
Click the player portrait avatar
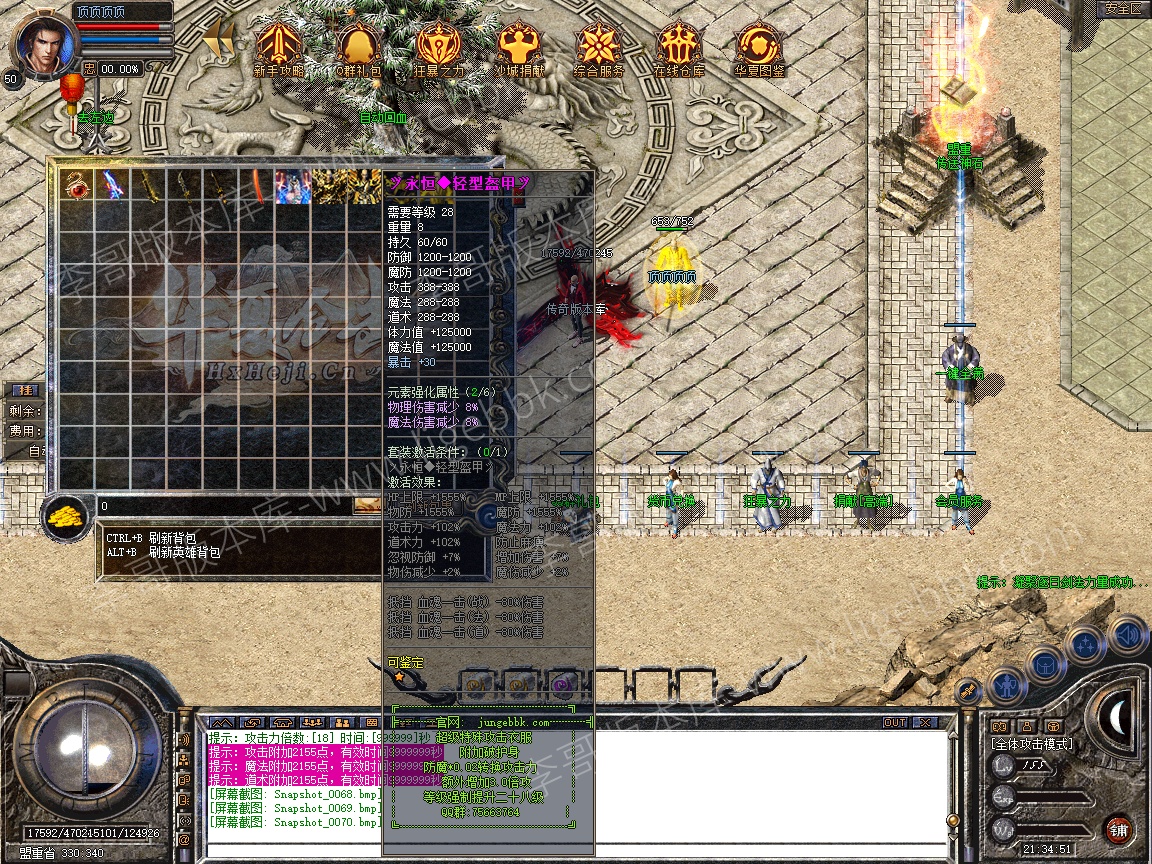[x=40, y=45]
